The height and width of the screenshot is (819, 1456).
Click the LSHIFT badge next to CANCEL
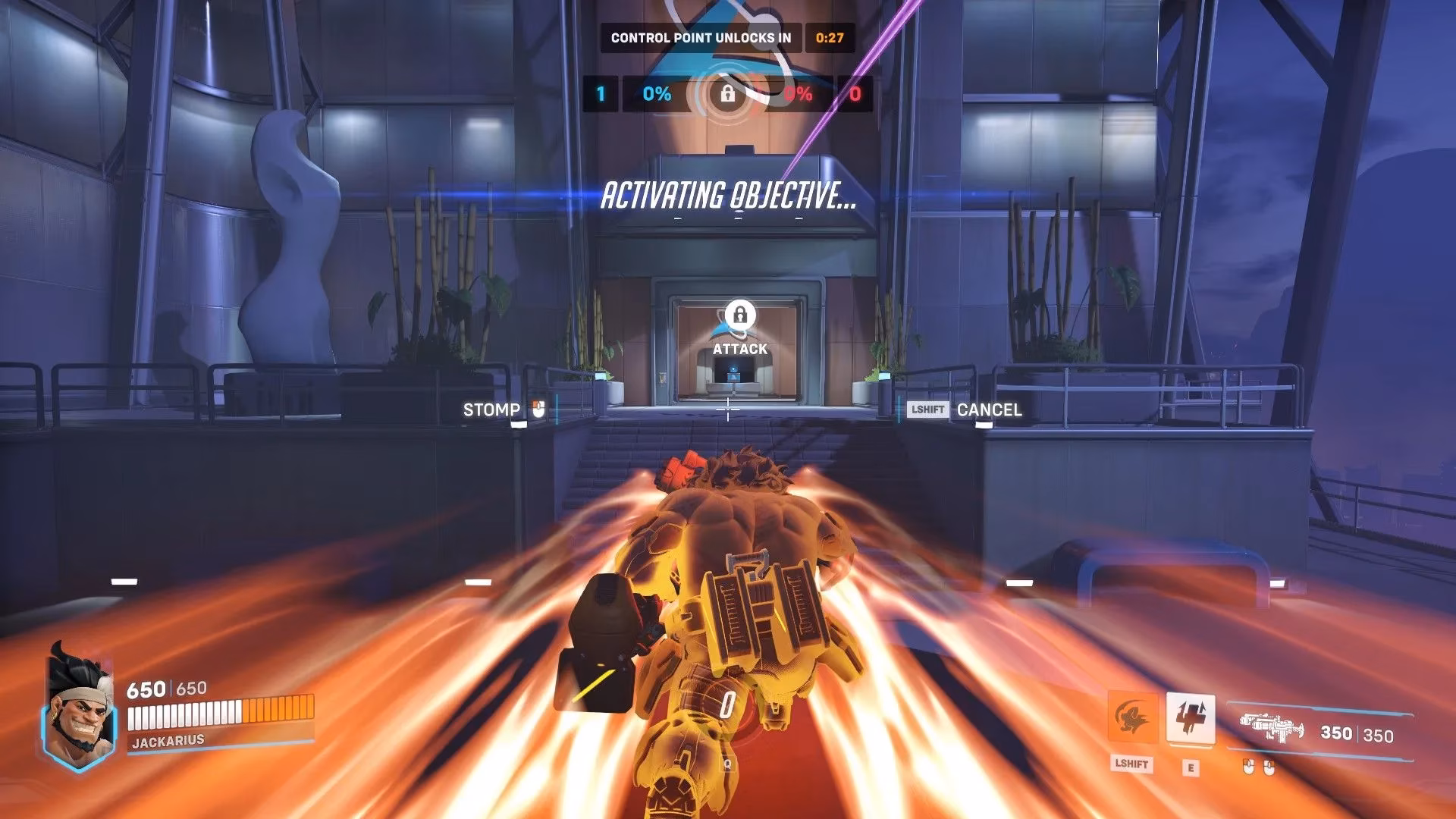click(x=928, y=409)
